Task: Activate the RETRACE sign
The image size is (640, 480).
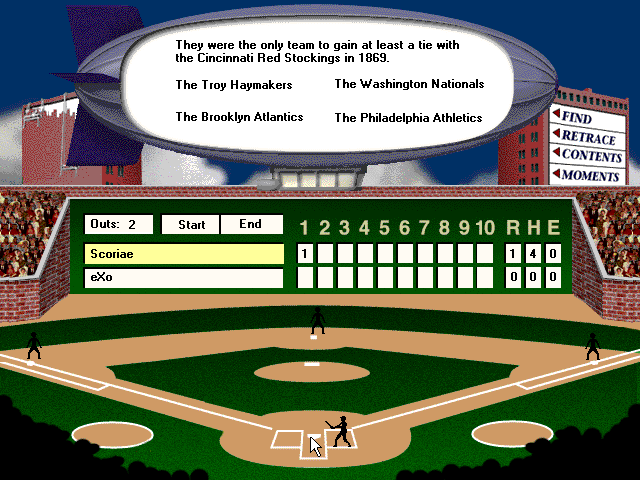Action: (x=587, y=137)
